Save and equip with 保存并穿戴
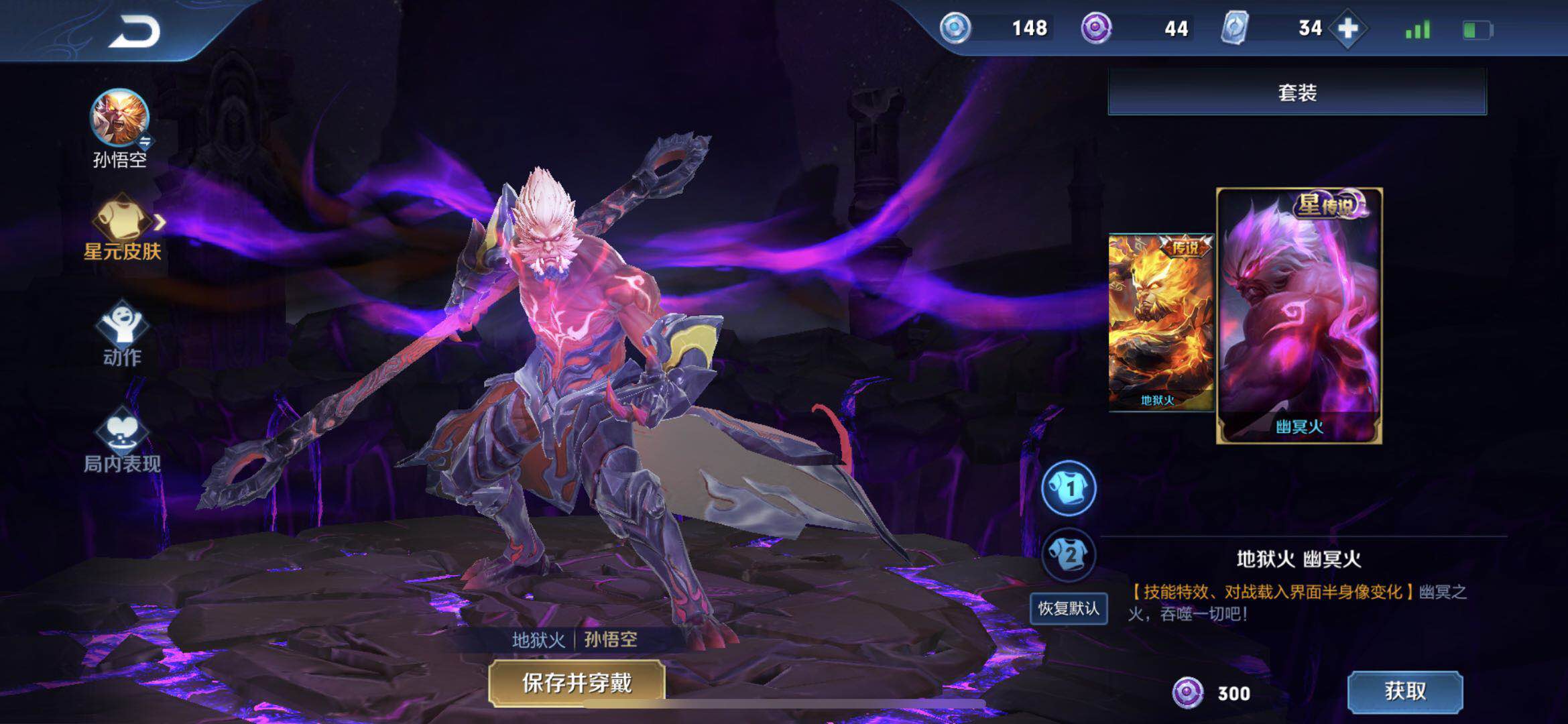 pyautogui.click(x=577, y=683)
